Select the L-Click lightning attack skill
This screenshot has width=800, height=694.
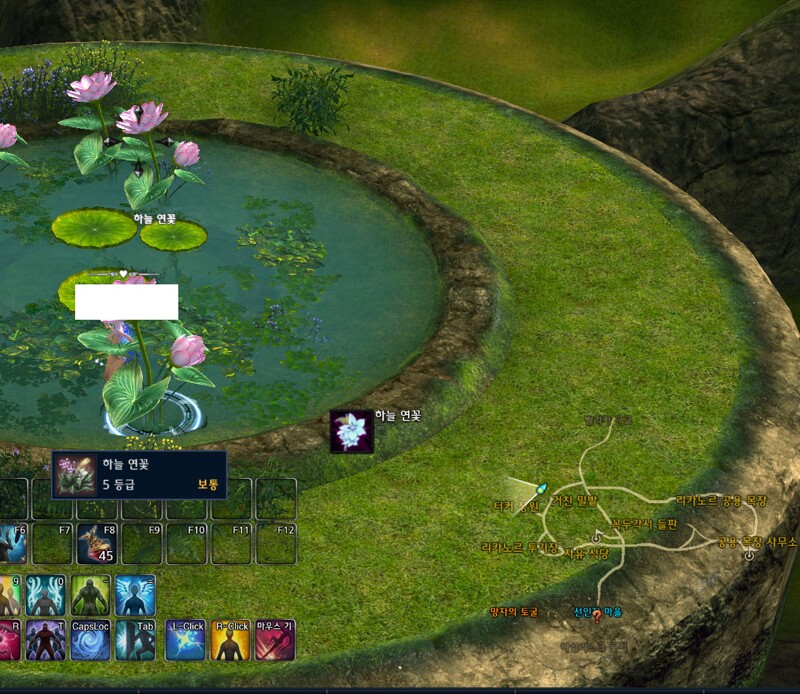coord(186,640)
